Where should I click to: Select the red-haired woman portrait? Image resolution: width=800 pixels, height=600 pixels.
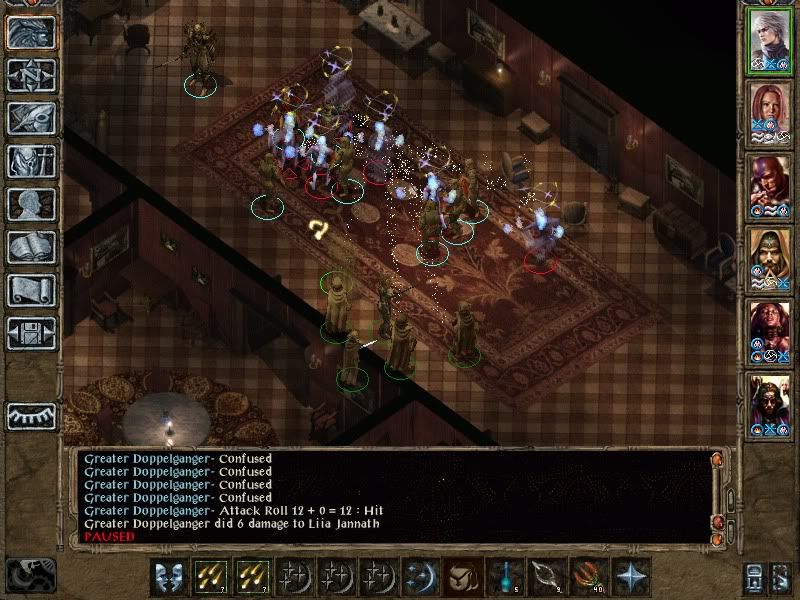tap(770, 113)
